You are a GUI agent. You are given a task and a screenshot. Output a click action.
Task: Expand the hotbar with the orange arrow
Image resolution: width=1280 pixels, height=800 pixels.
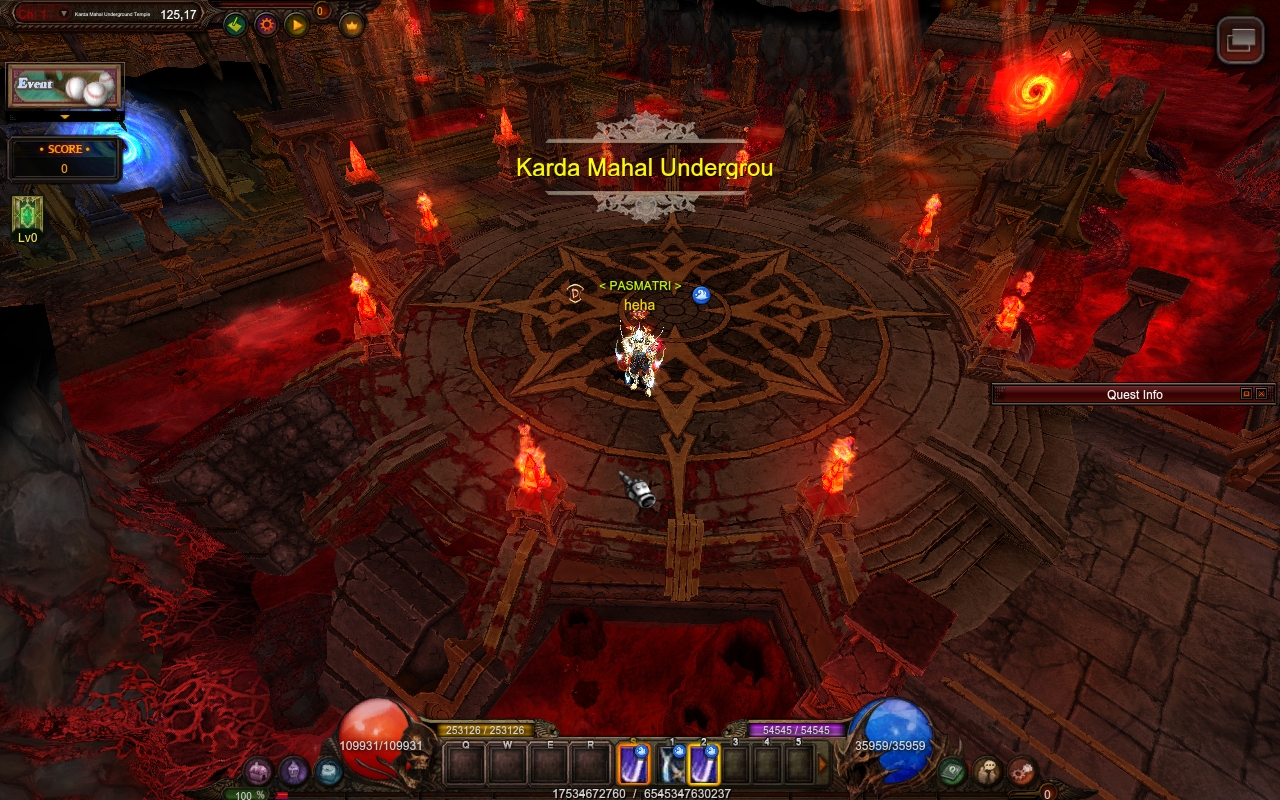pyautogui.click(x=824, y=765)
